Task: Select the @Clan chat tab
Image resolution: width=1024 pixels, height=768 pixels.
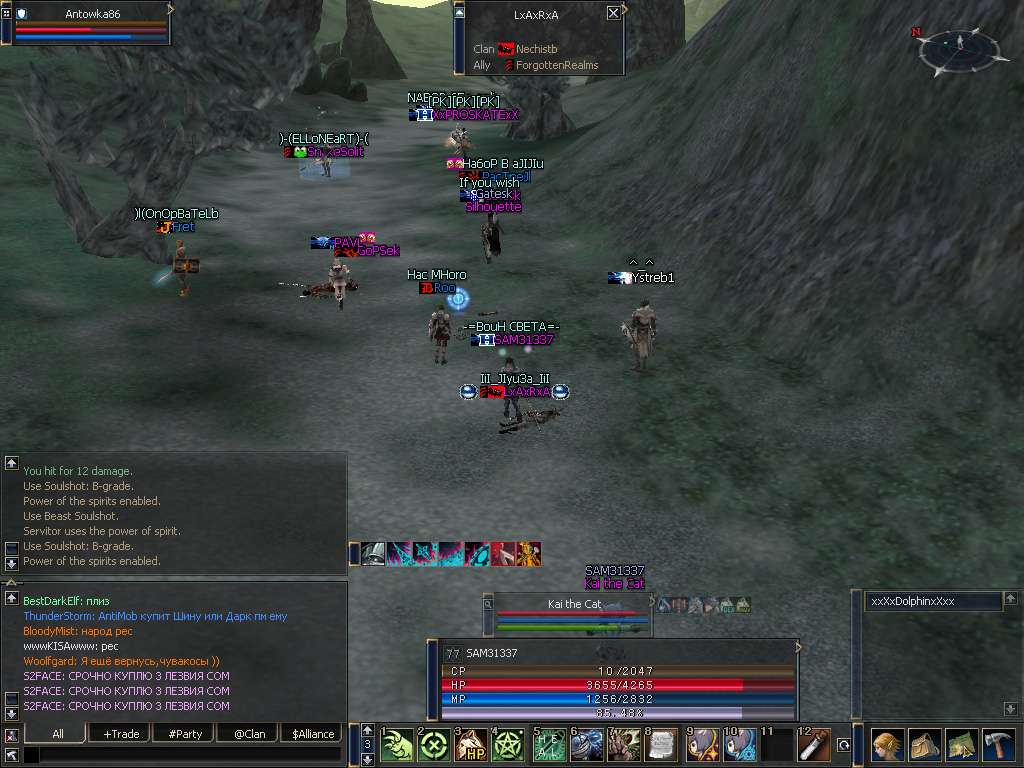Action: (x=248, y=734)
